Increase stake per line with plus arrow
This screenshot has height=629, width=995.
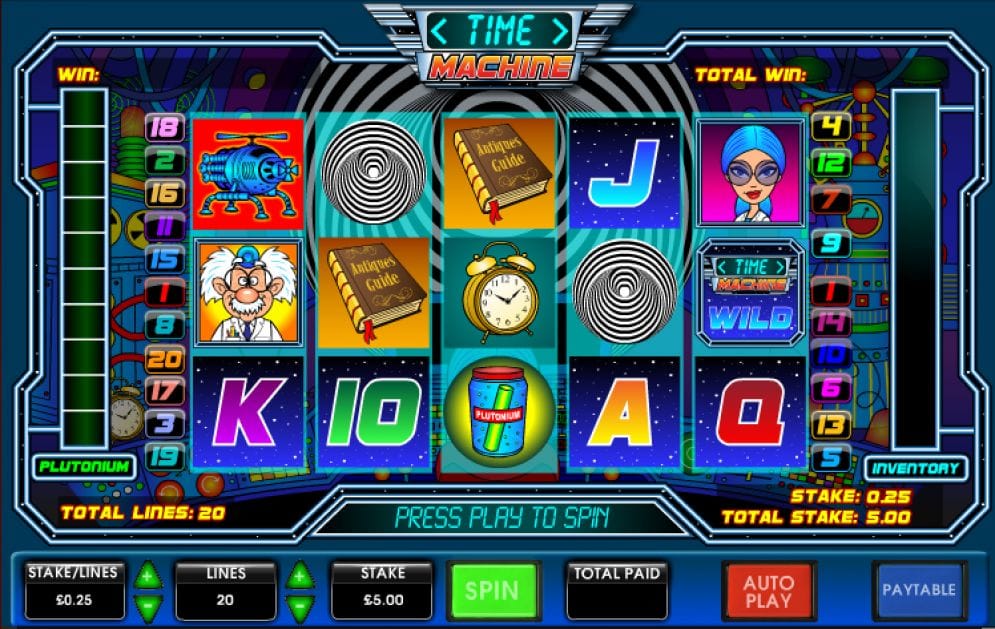[148, 575]
